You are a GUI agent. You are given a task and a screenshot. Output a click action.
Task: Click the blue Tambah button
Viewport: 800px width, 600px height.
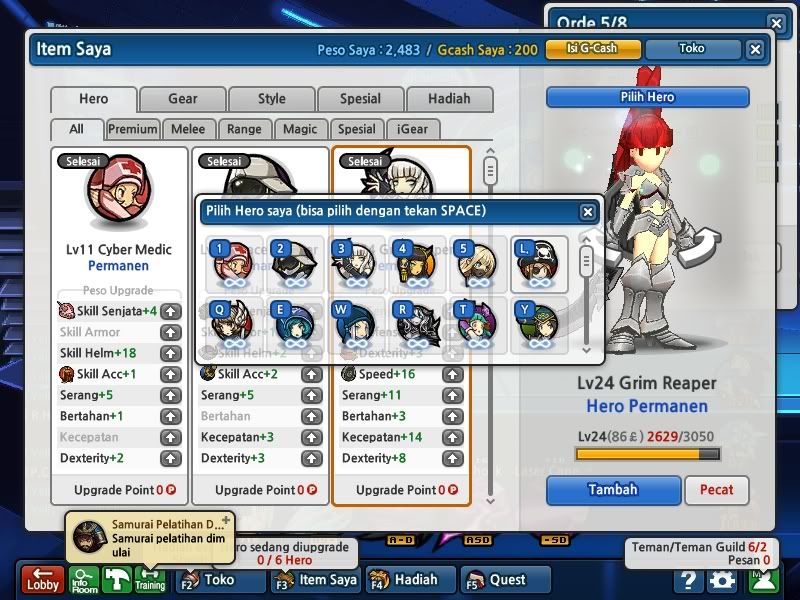click(612, 490)
